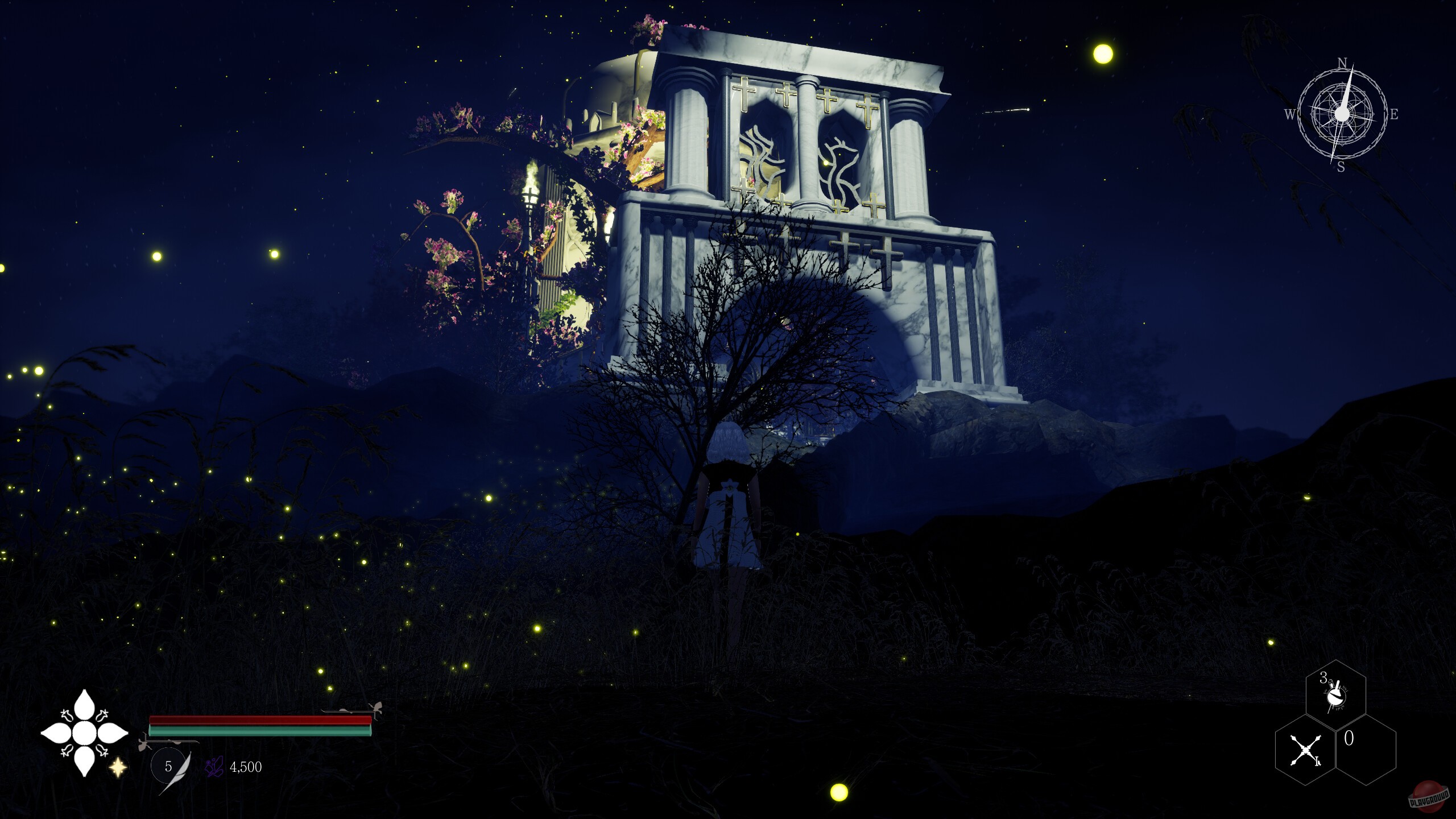
Task: Click the N marker on the compass
Action: click(1342, 61)
